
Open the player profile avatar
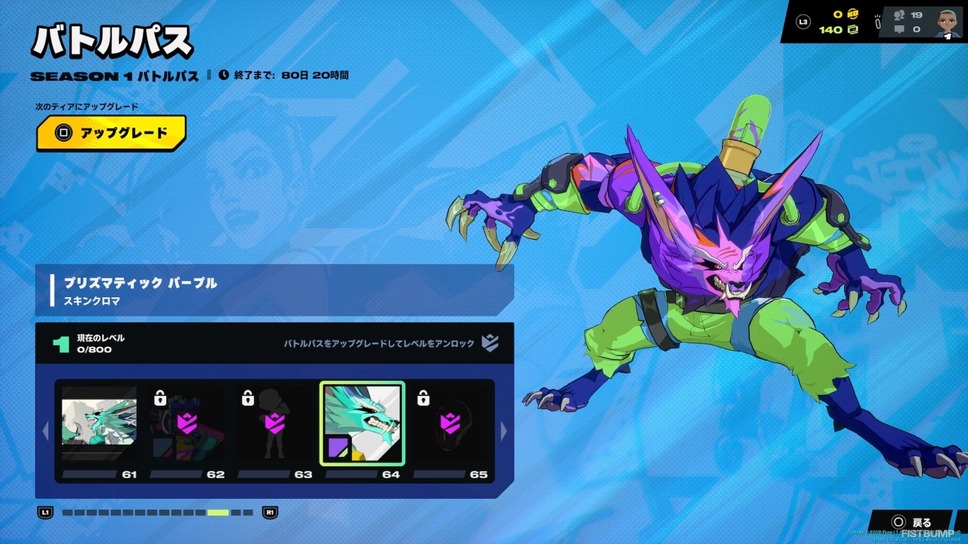click(x=948, y=21)
